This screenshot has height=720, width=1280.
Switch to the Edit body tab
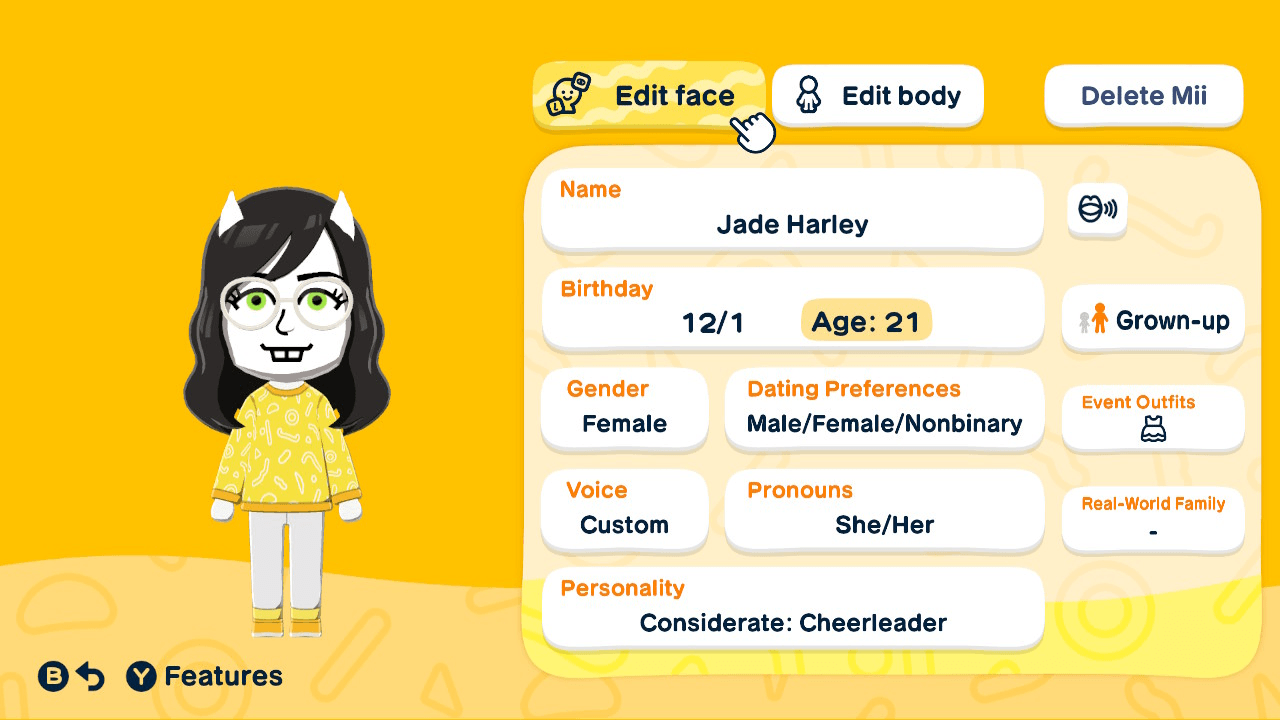(877, 95)
